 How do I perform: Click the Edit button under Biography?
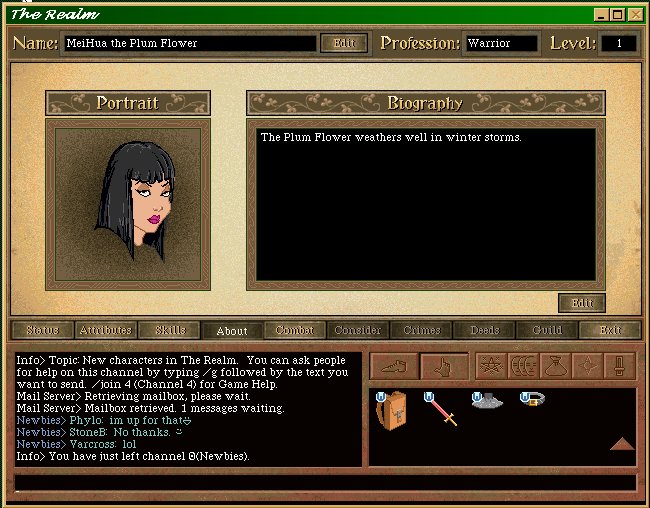pyautogui.click(x=581, y=303)
